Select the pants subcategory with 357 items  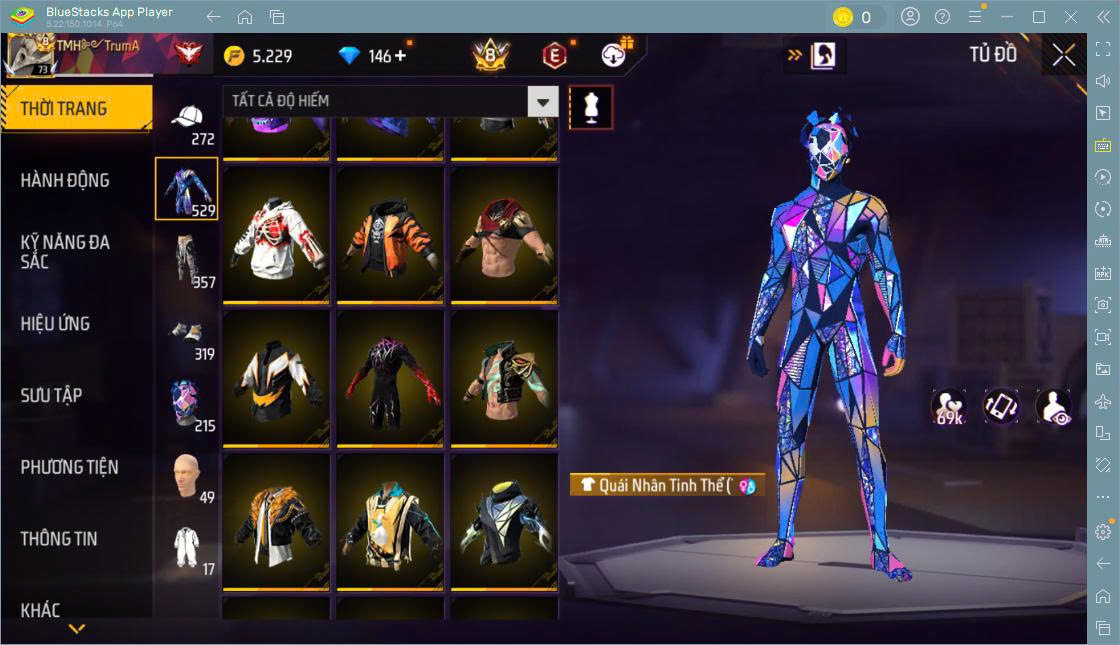coord(187,260)
